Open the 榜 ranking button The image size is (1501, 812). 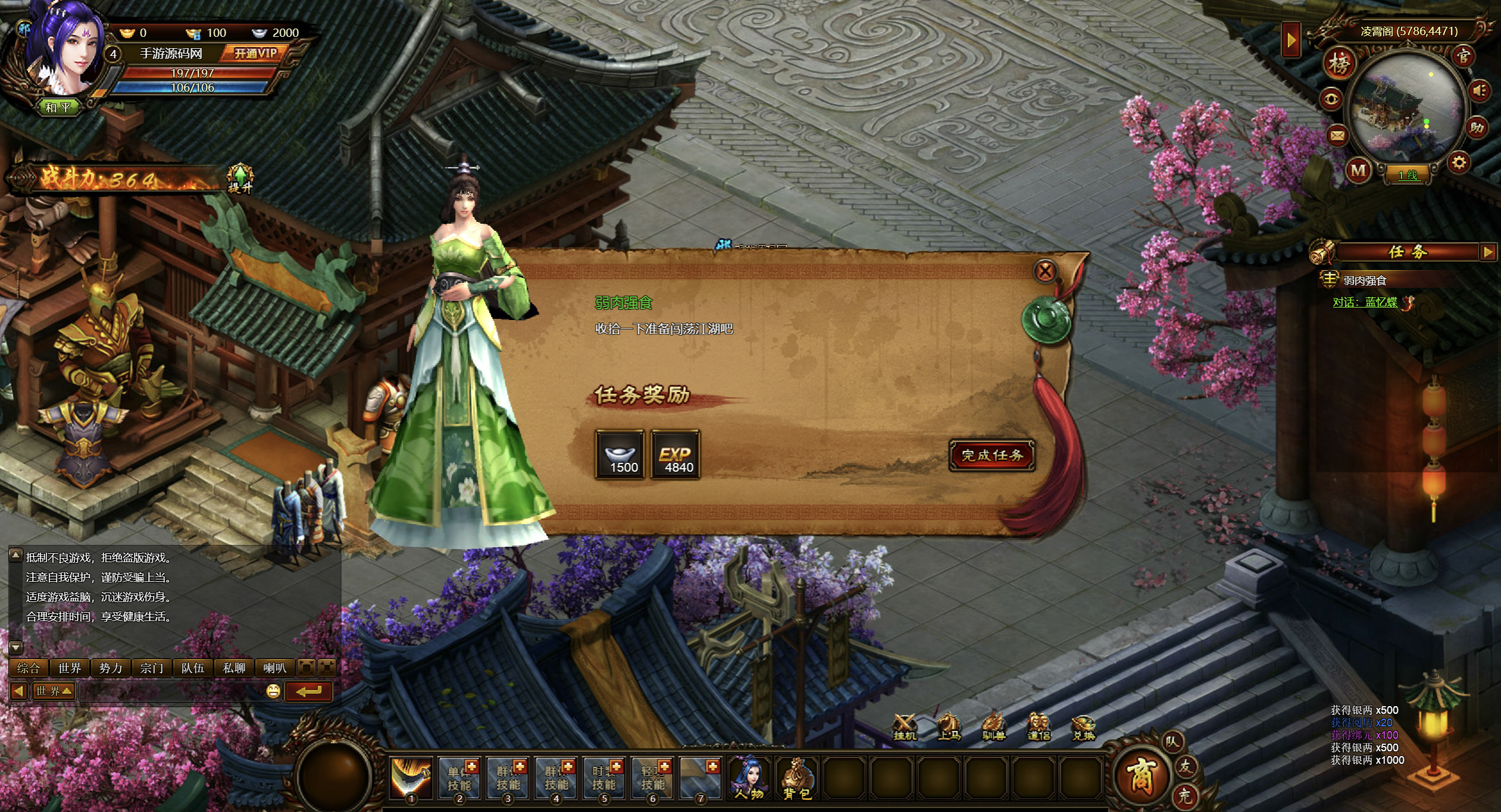[1339, 64]
